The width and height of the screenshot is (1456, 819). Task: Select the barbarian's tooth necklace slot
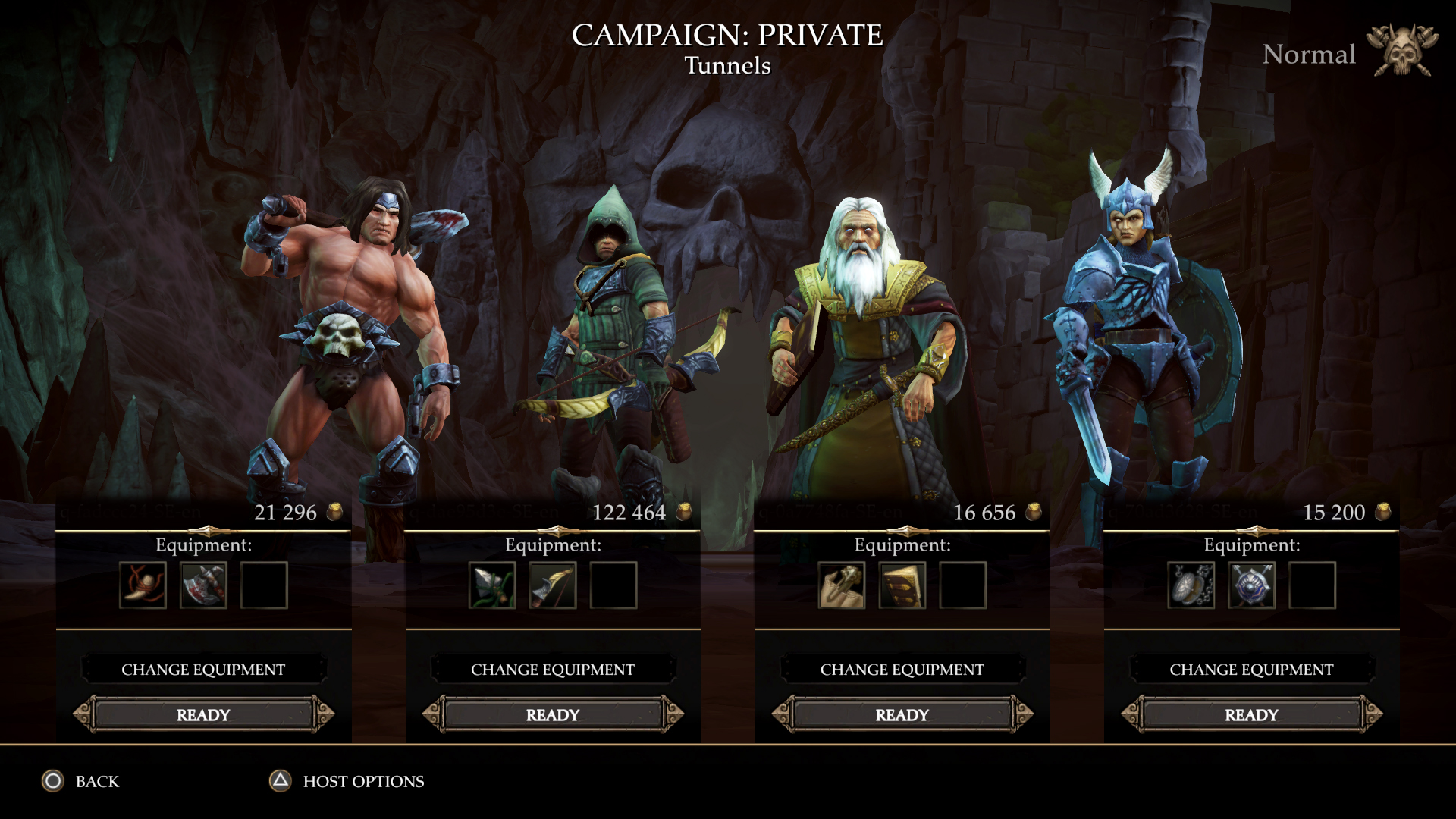(143, 585)
